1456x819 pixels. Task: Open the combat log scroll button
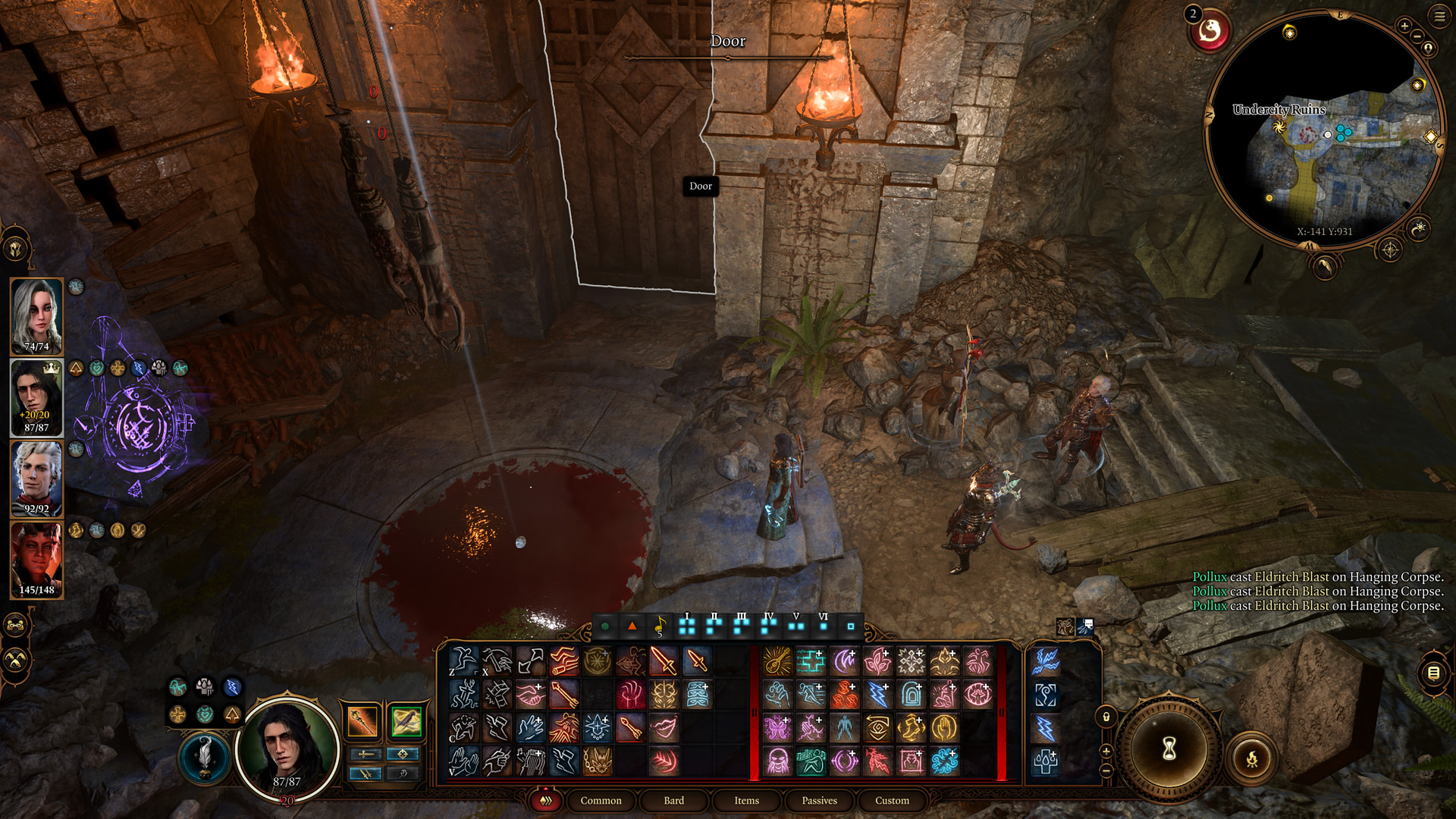click(1433, 673)
